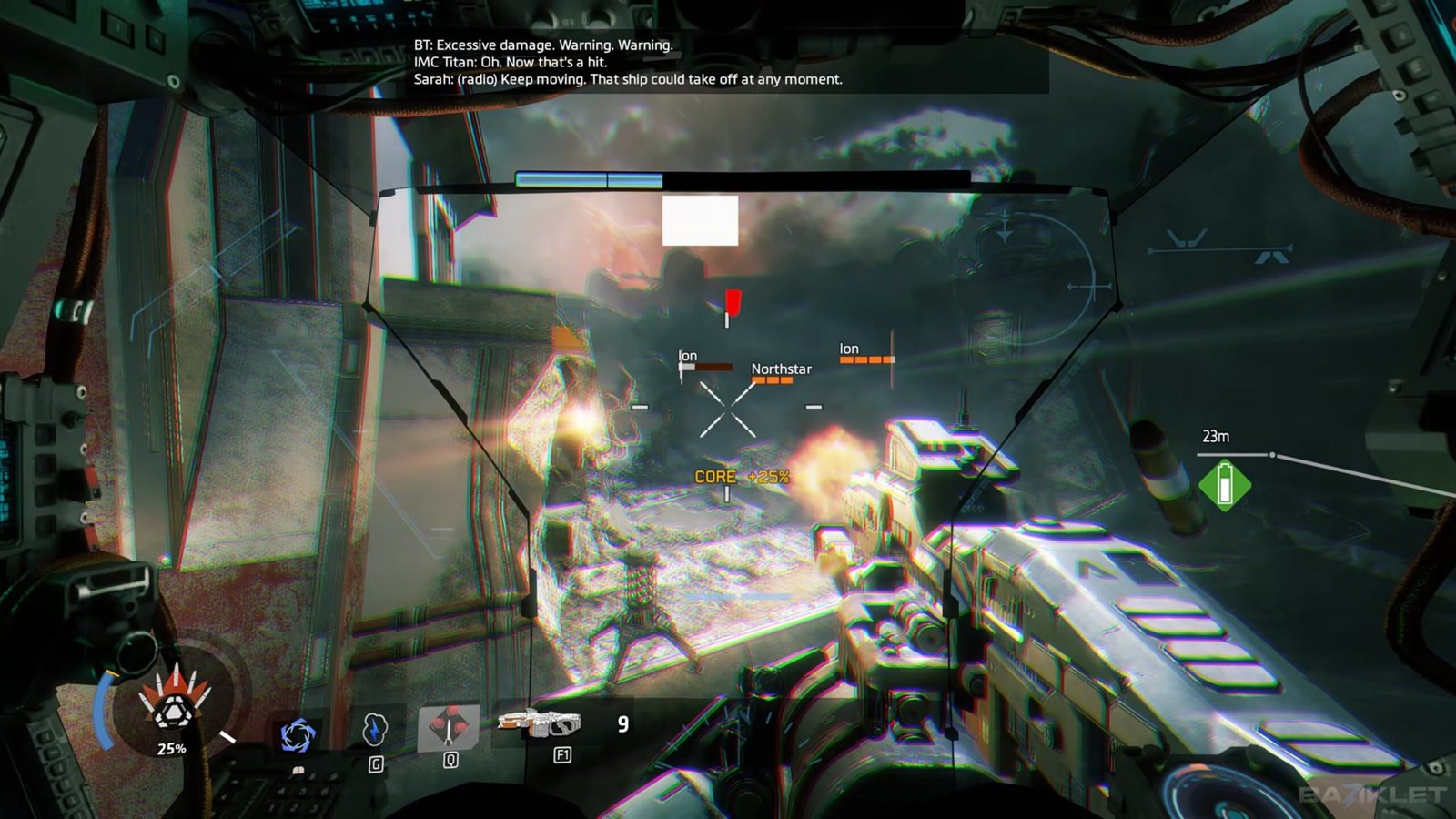Use the blue Vortex Shield ability
The image size is (1456, 819).
[x=297, y=734]
